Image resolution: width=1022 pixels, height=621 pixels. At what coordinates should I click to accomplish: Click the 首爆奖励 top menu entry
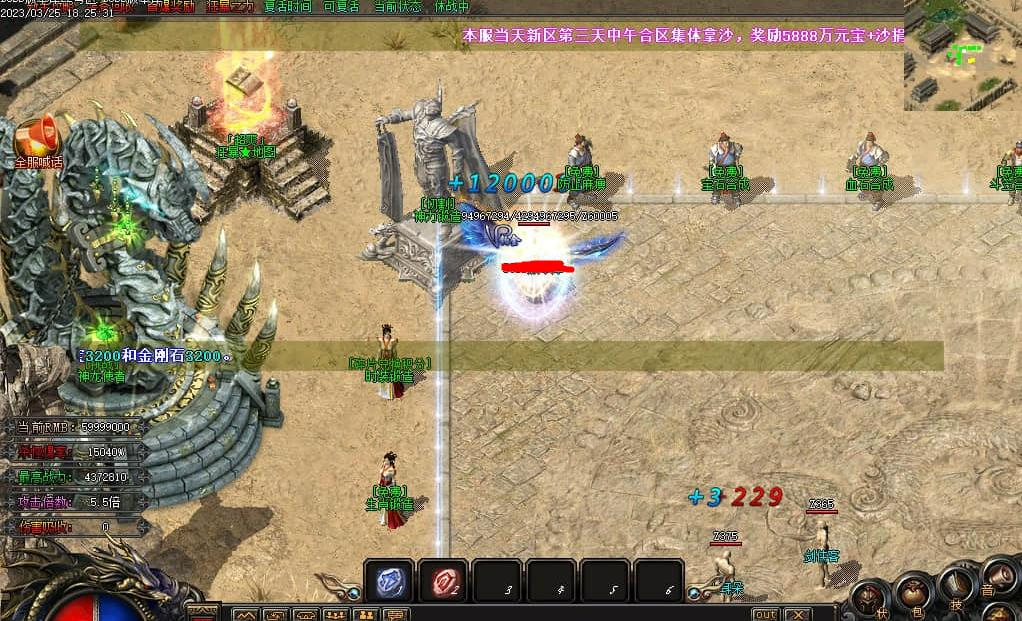171,6
